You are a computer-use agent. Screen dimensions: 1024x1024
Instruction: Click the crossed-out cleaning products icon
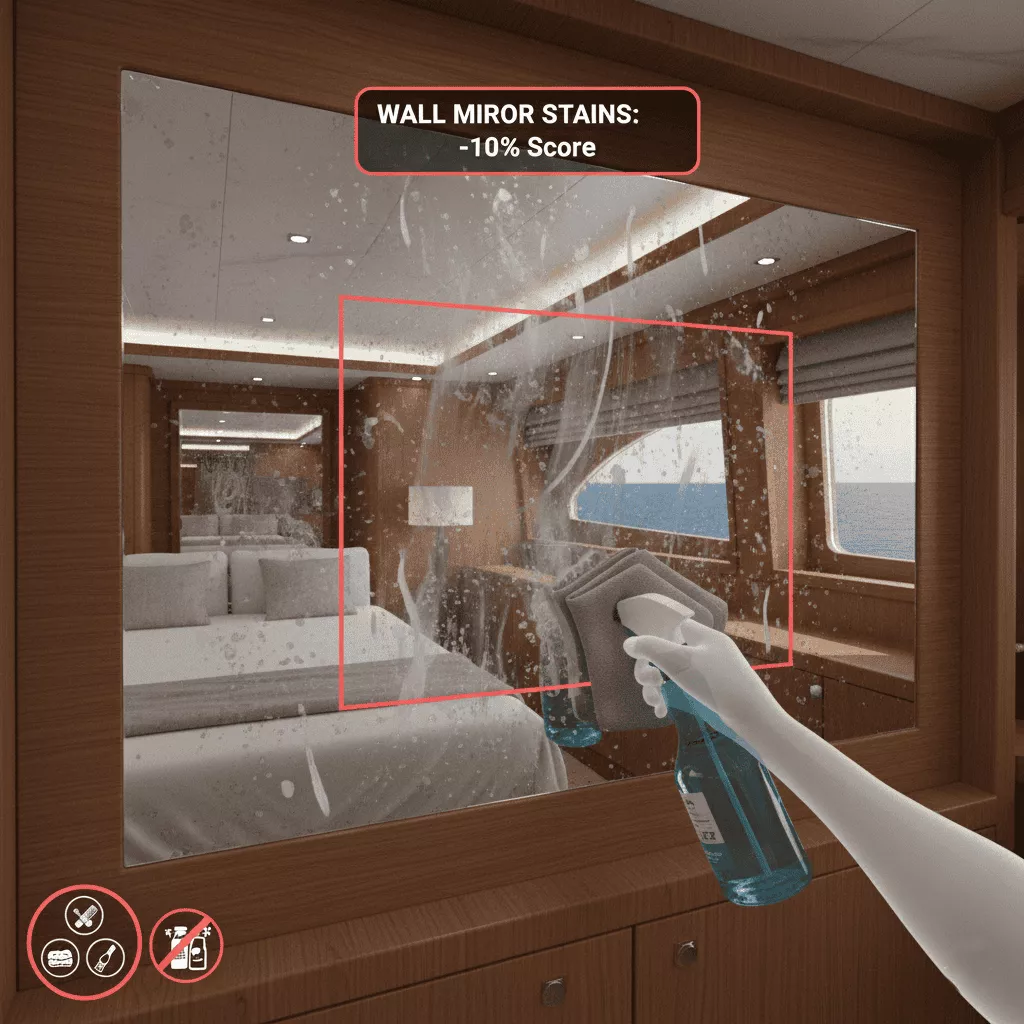coord(186,945)
